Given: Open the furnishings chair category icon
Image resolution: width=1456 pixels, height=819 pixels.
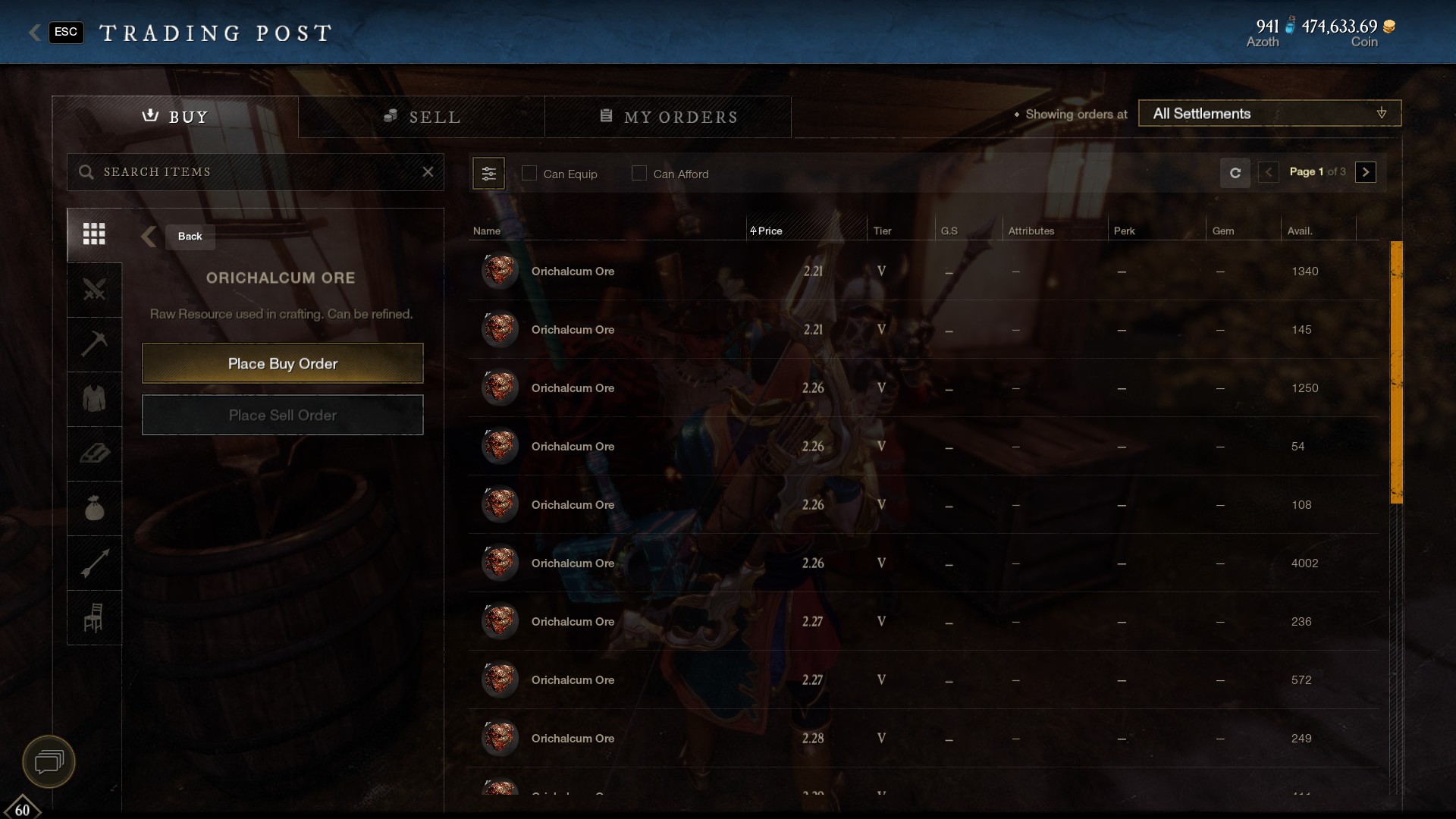Looking at the screenshot, I should (x=94, y=617).
